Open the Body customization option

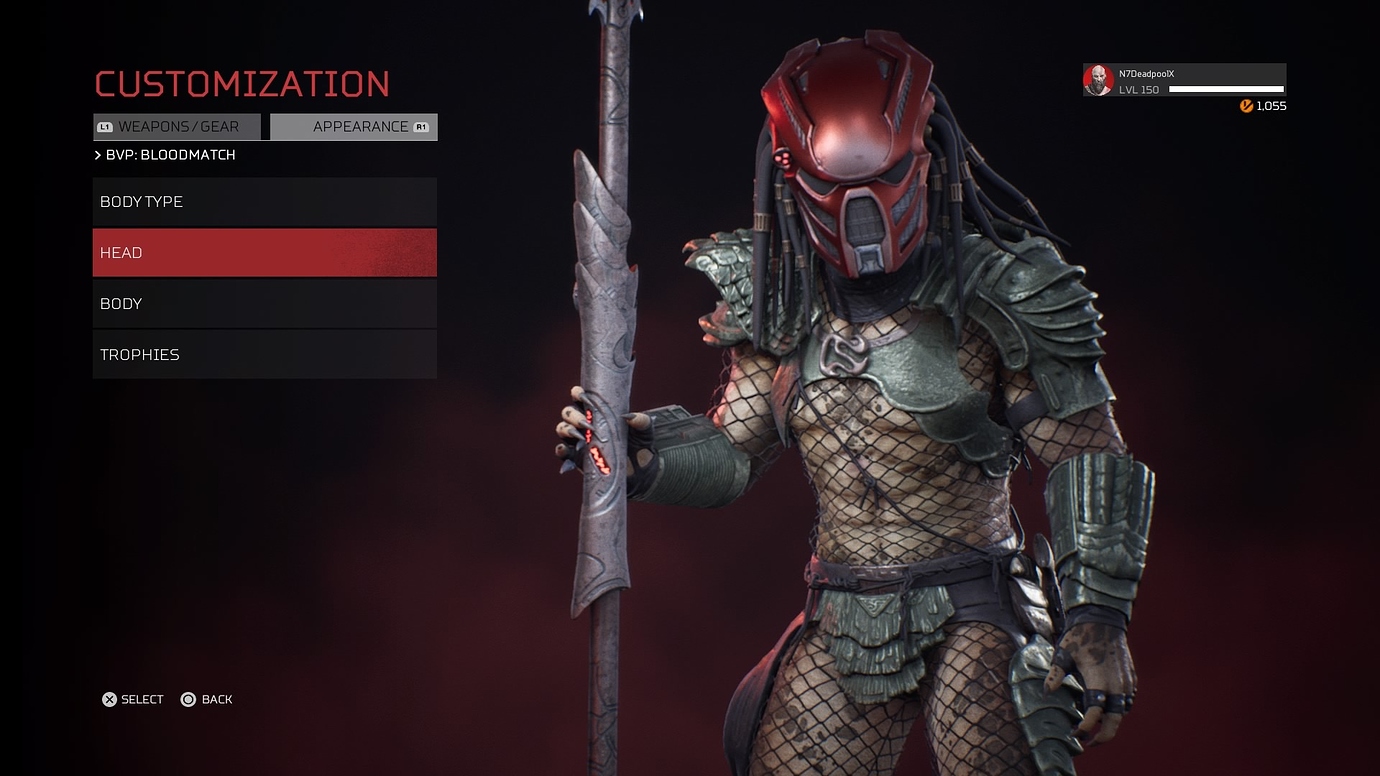click(264, 303)
